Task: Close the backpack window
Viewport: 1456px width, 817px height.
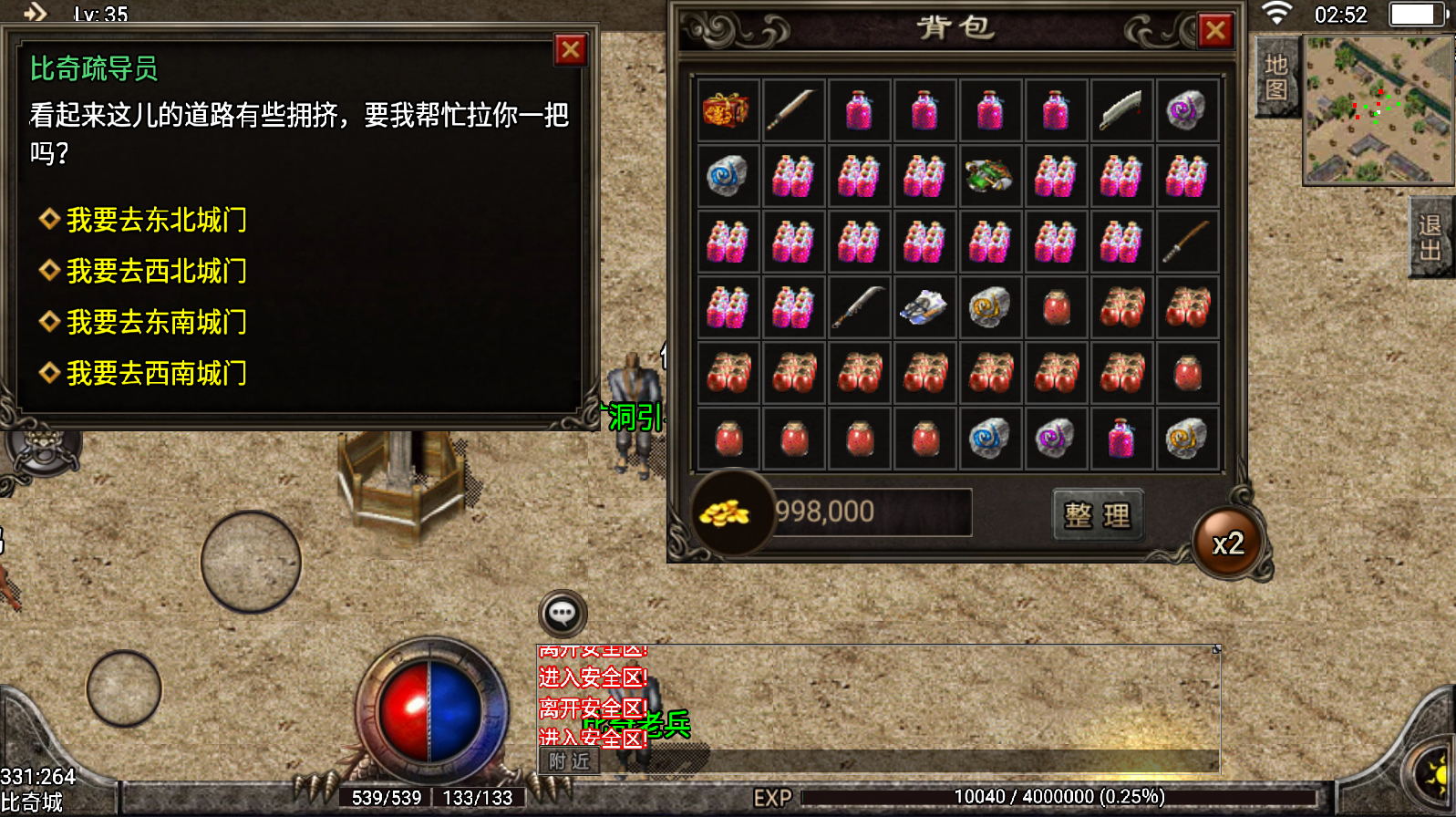Action: (1214, 32)
